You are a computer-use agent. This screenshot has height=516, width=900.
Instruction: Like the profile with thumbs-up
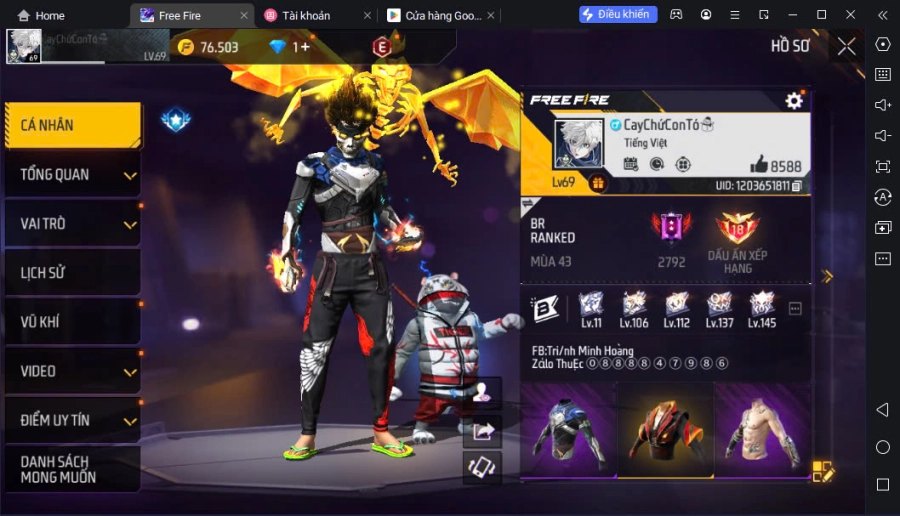(759, 165)
